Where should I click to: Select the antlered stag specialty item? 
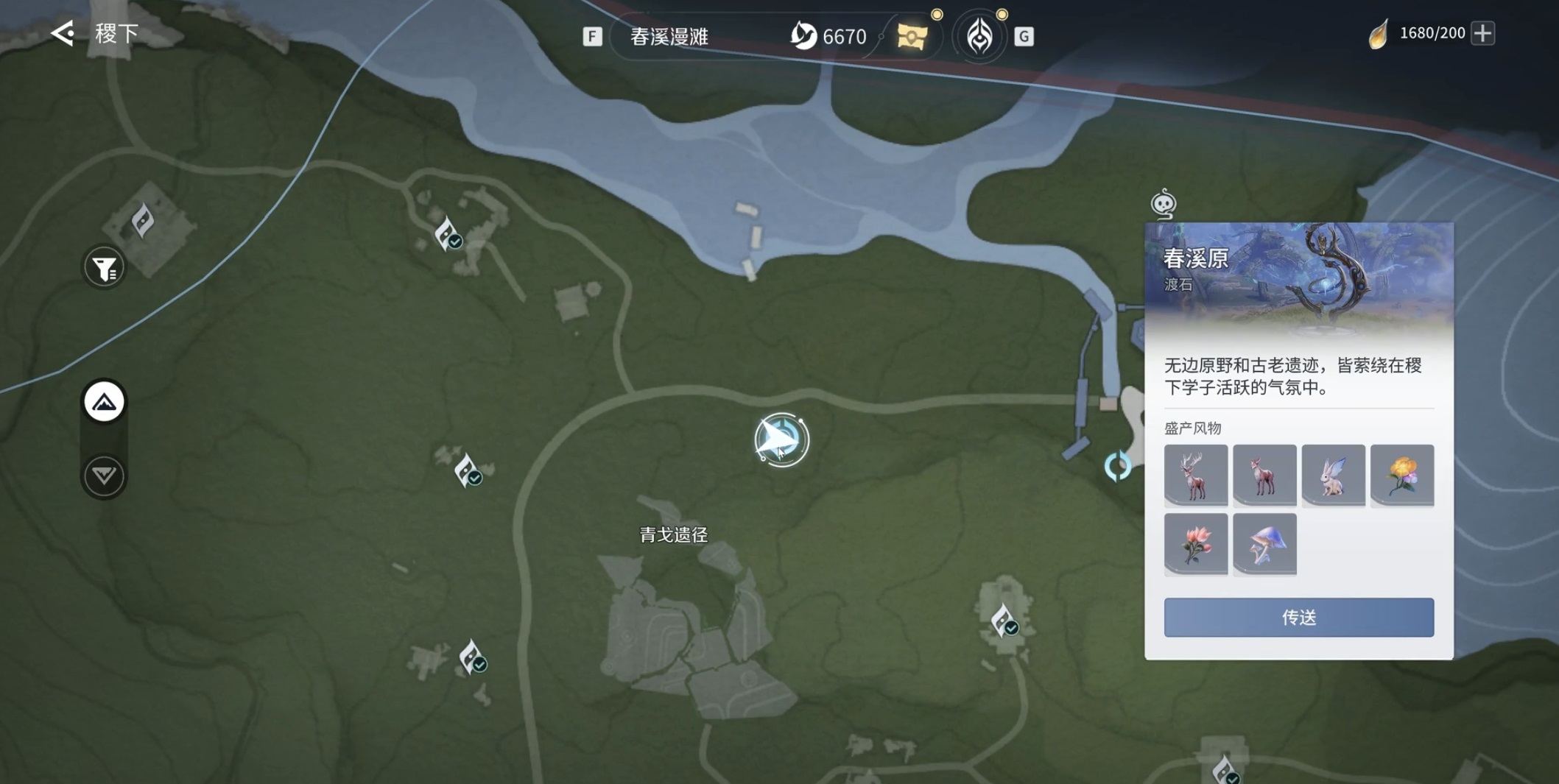point(1195,475)
